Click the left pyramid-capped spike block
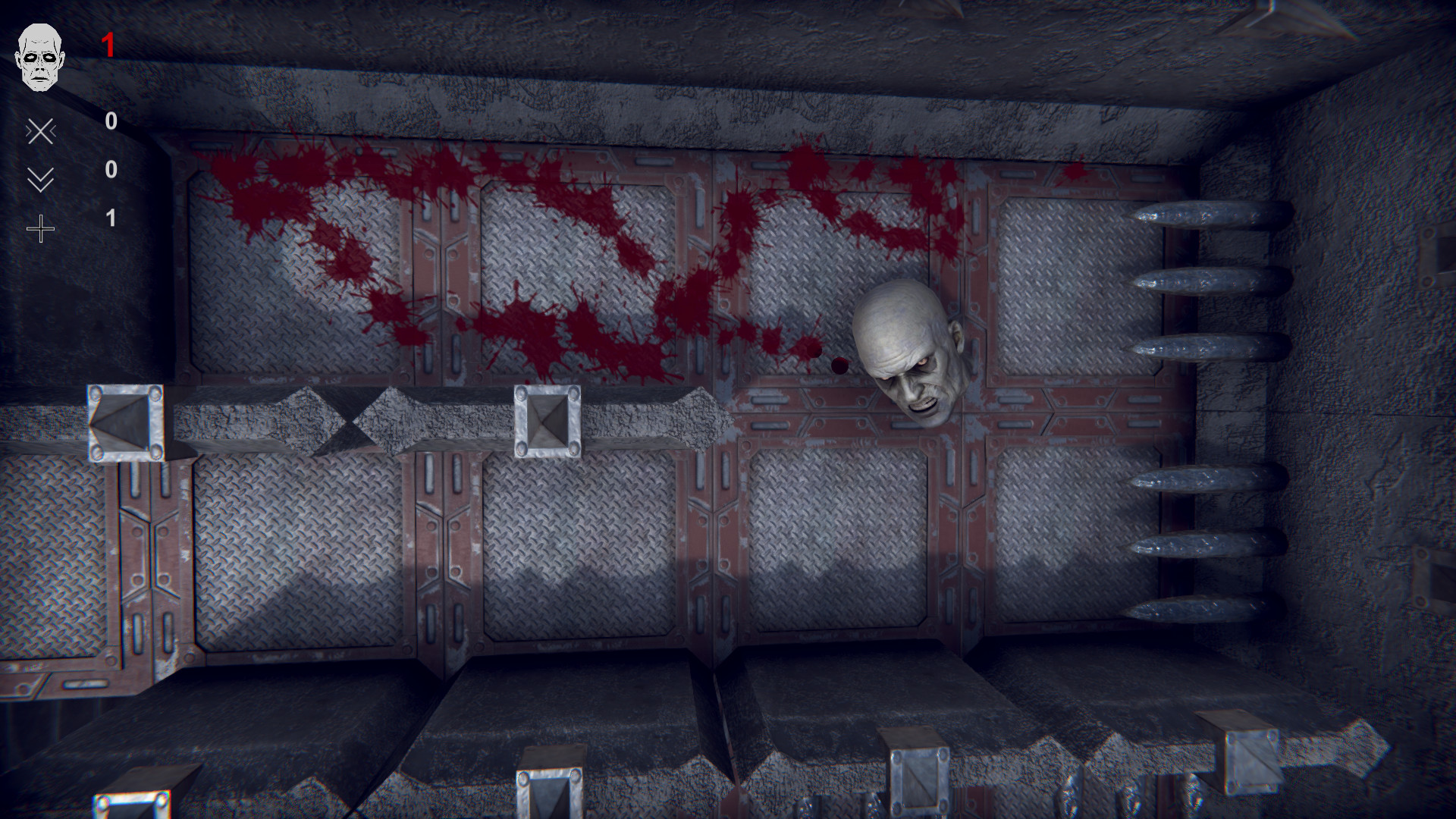1456x819 pixels. coord(123,422)
